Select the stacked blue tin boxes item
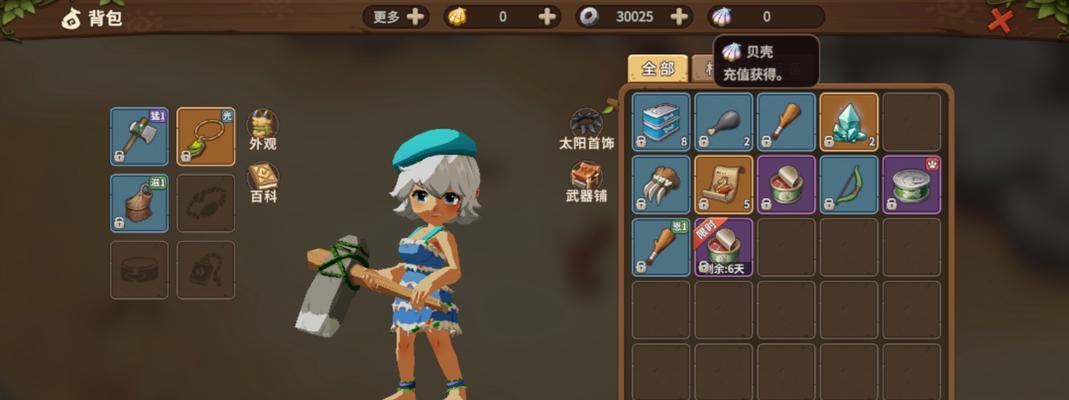Screen dimensions: 1069x400 (x=661, y=121)
